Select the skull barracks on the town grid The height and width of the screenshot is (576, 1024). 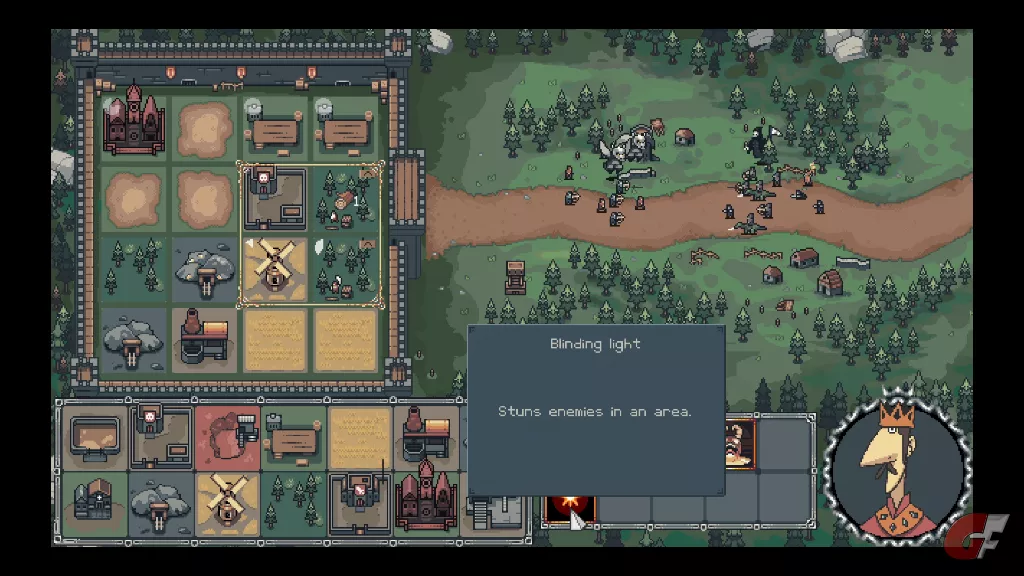273,198
